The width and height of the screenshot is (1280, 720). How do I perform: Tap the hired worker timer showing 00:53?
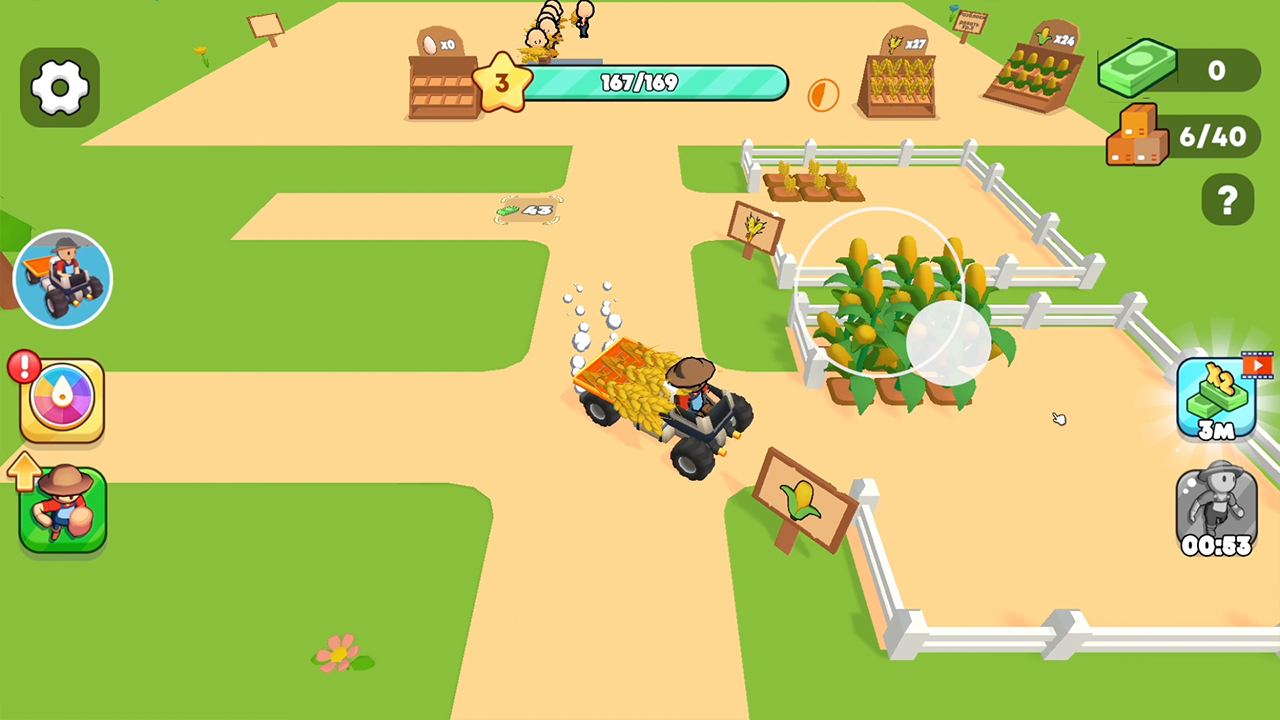[1218, 512]
